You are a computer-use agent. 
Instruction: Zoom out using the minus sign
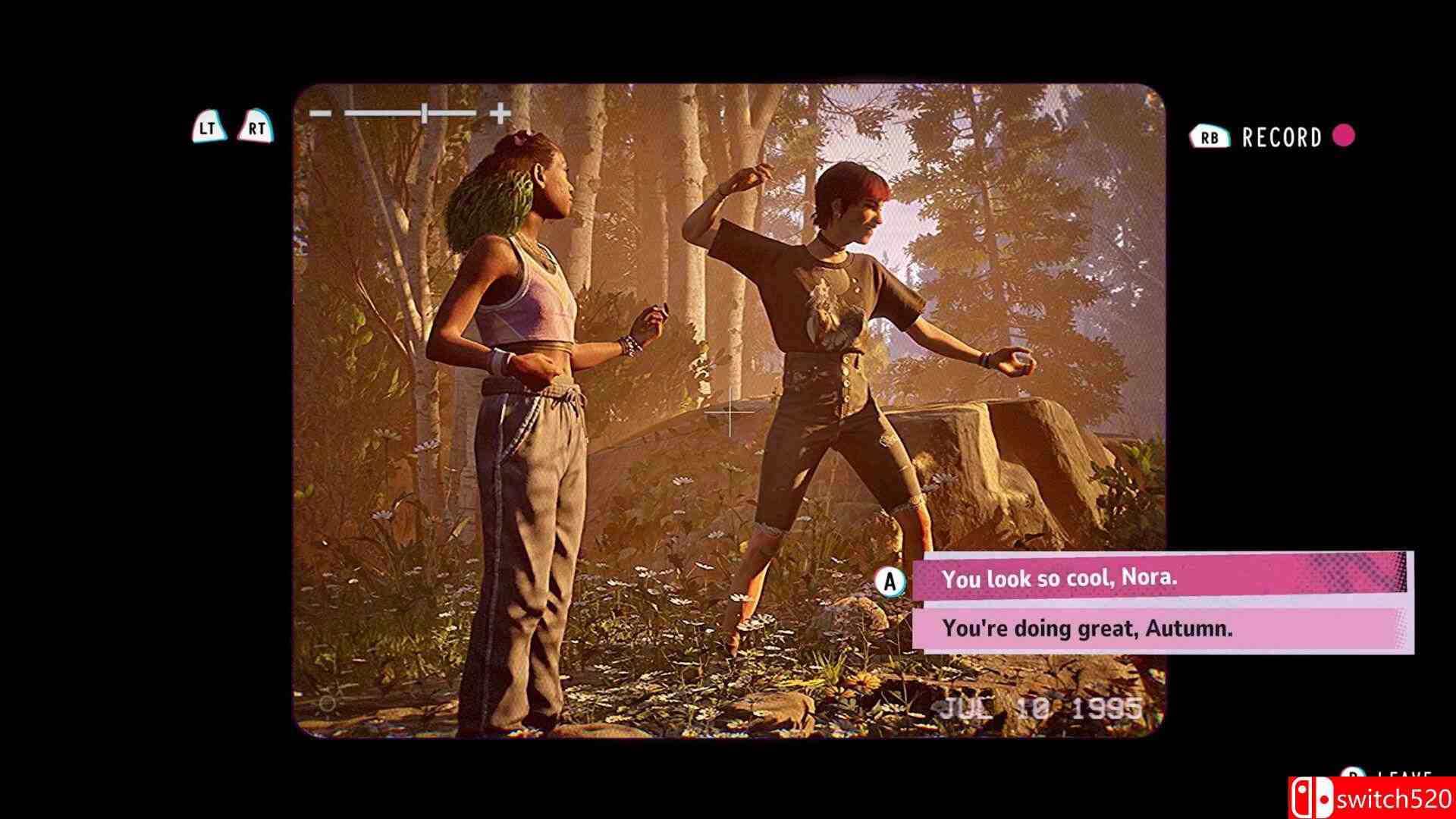[320, 114]
